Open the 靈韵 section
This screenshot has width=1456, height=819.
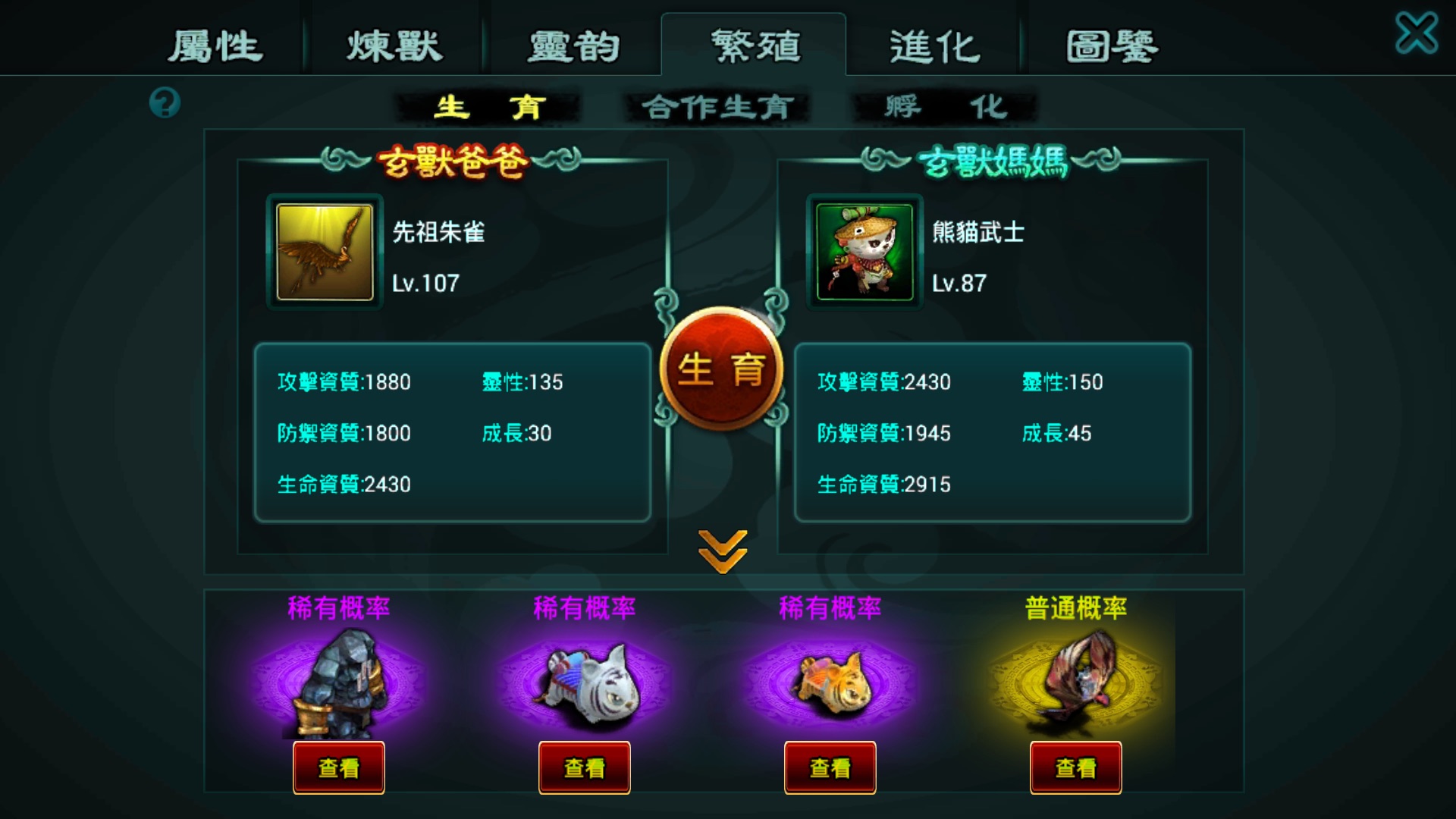tap(574, 45)
